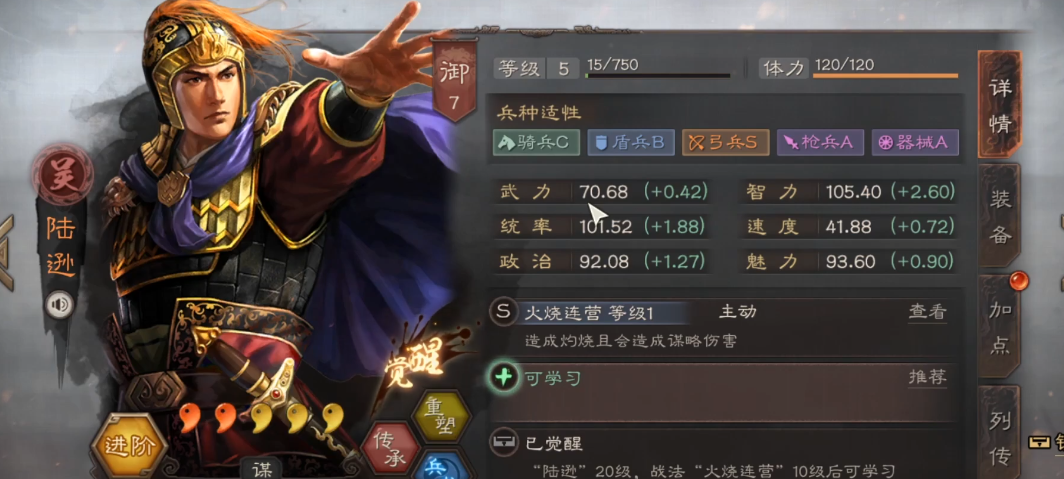Image resolution: width=1064 pixels, height=479 pixels.
Task: Open the 装备 equipment tab
Action: pyautogui.click(x=1000, y=215)
